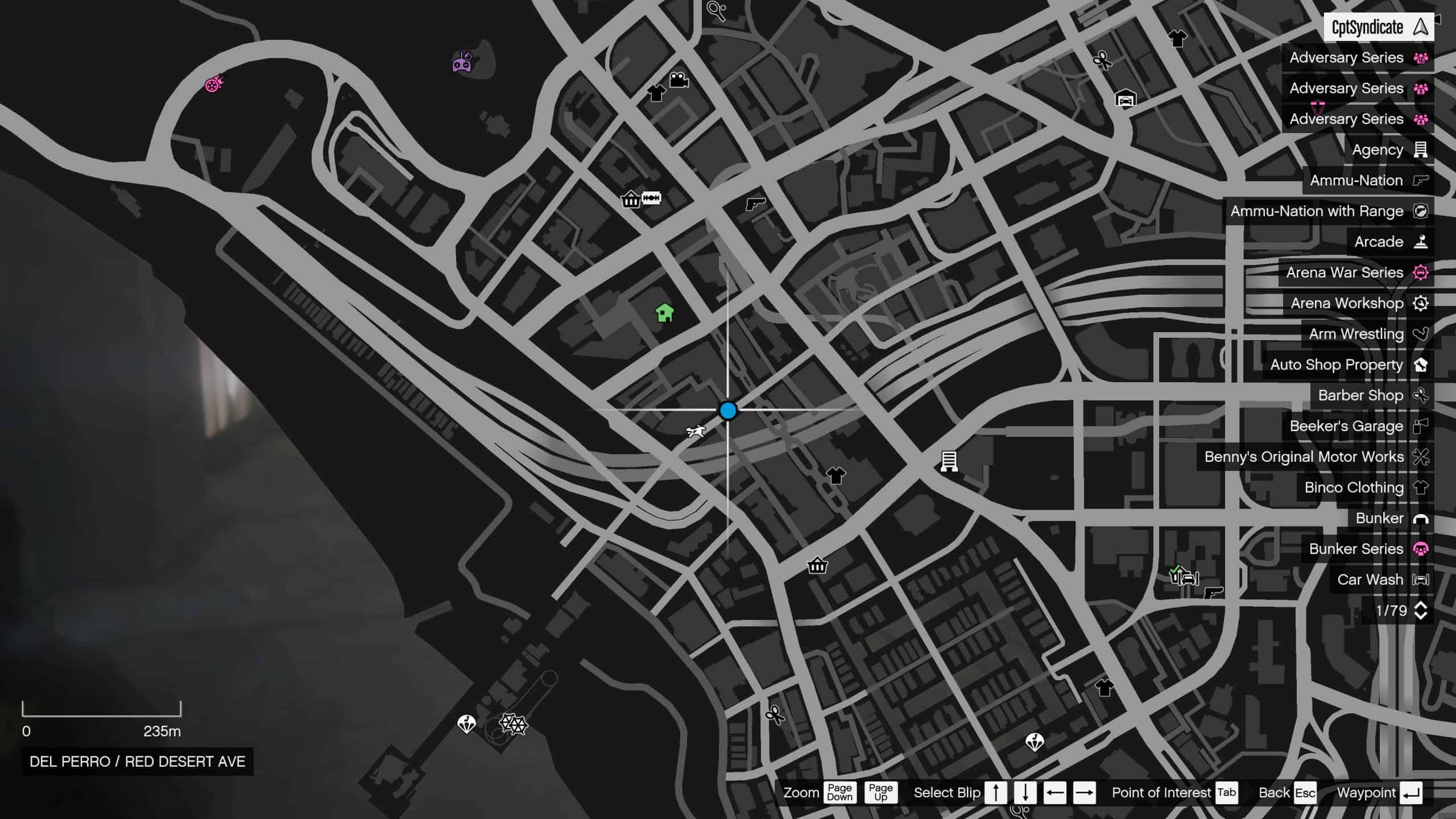
Task: Select the parachute jump blip
Action: [466, 724]
